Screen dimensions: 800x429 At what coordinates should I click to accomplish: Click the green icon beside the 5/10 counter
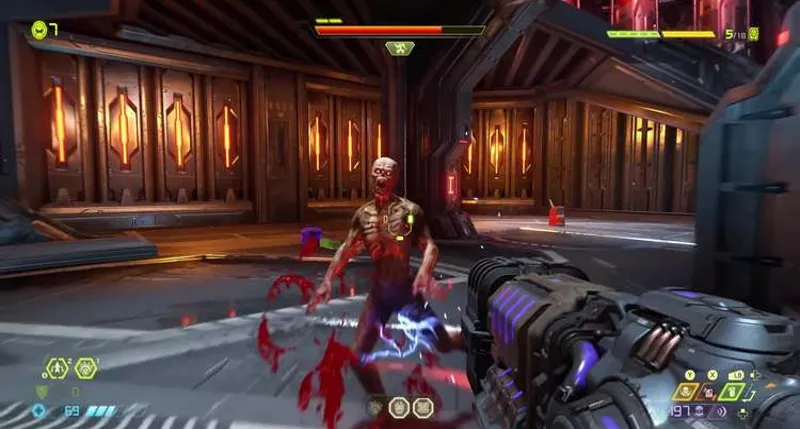click(753, 34)
